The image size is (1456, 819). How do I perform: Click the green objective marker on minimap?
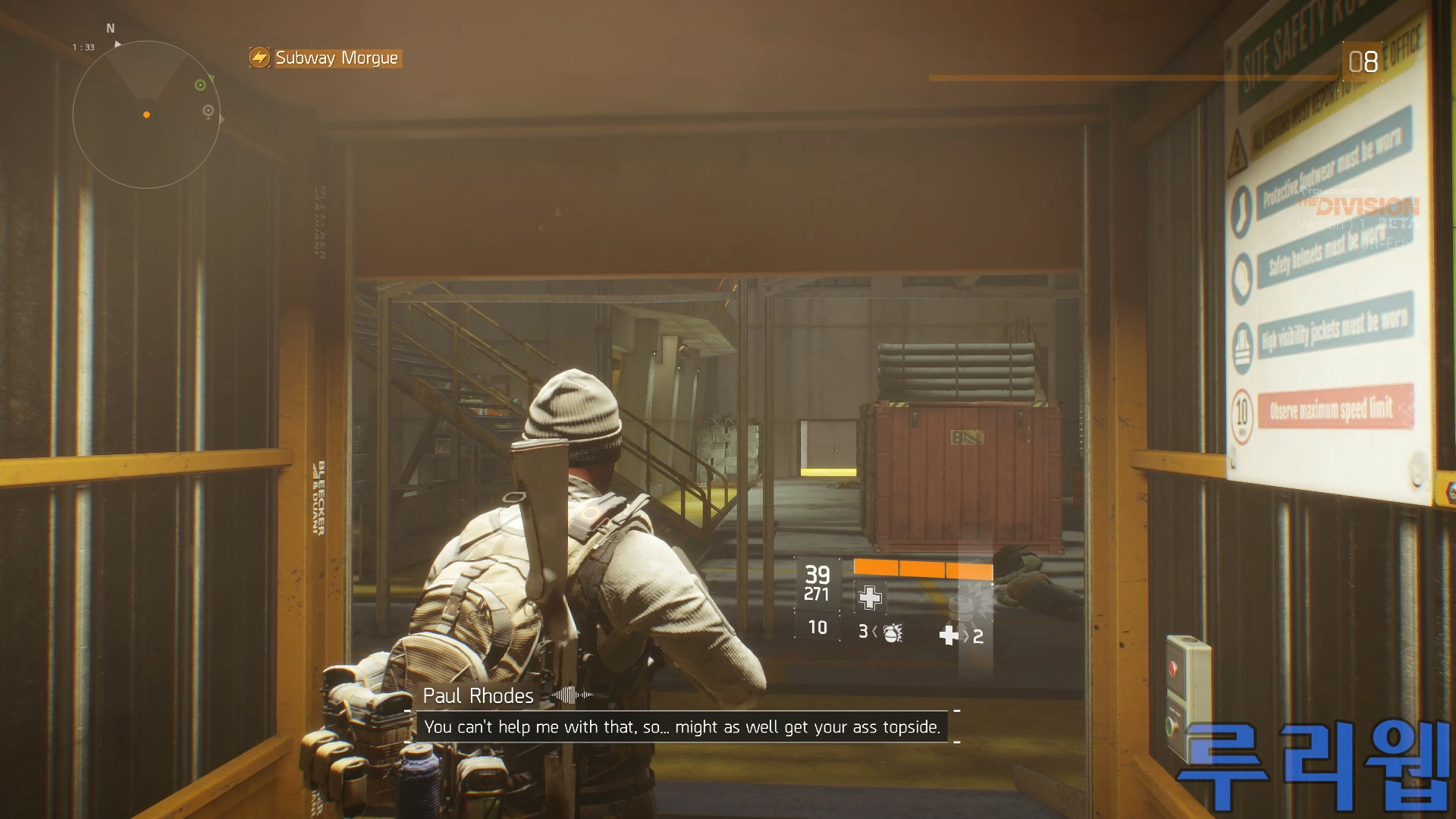pyautogui.click(x=200, y=85)
